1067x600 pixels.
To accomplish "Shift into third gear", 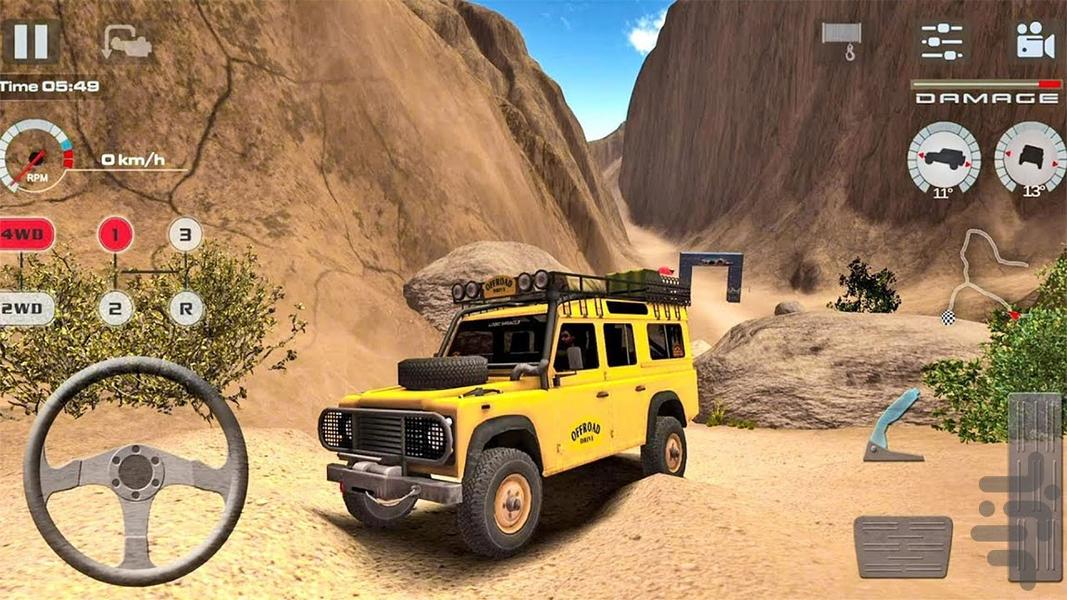I will [184, 235].
